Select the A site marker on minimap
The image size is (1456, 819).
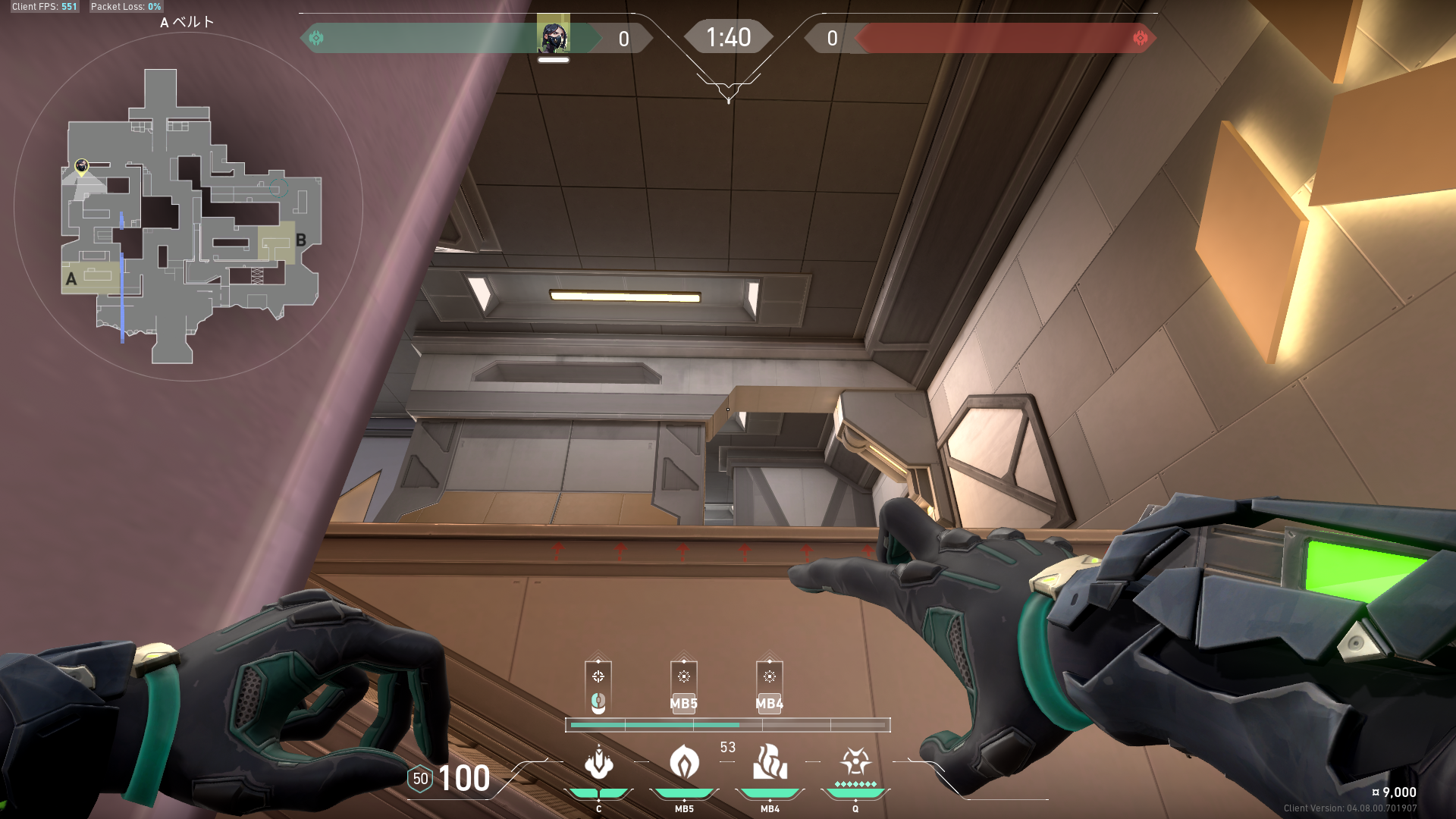(71, 279)
